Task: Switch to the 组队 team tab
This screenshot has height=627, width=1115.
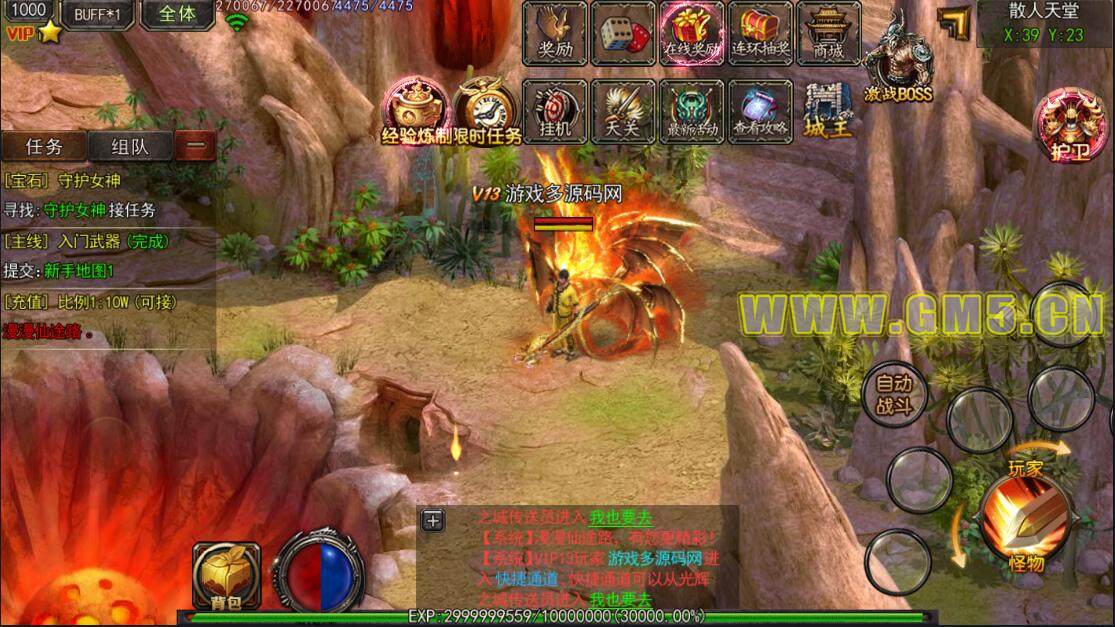Action: (x=130, y=146)
